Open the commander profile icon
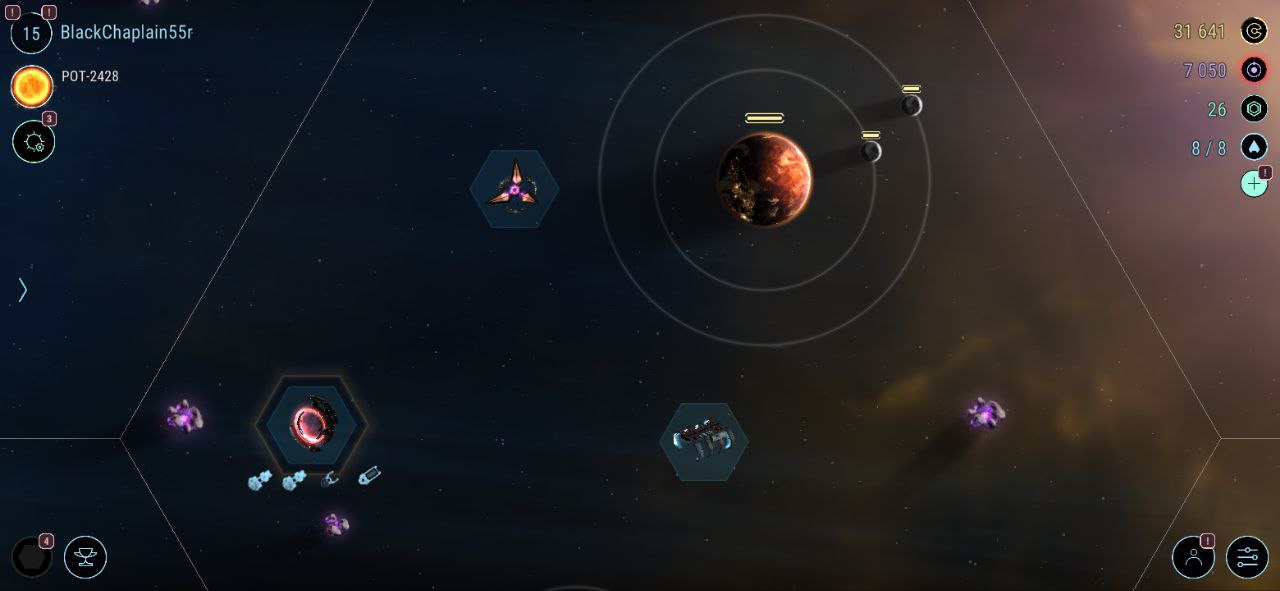Image resolution: width=1280 pixels, height=591 pixels. click(x=1193, y=557)
